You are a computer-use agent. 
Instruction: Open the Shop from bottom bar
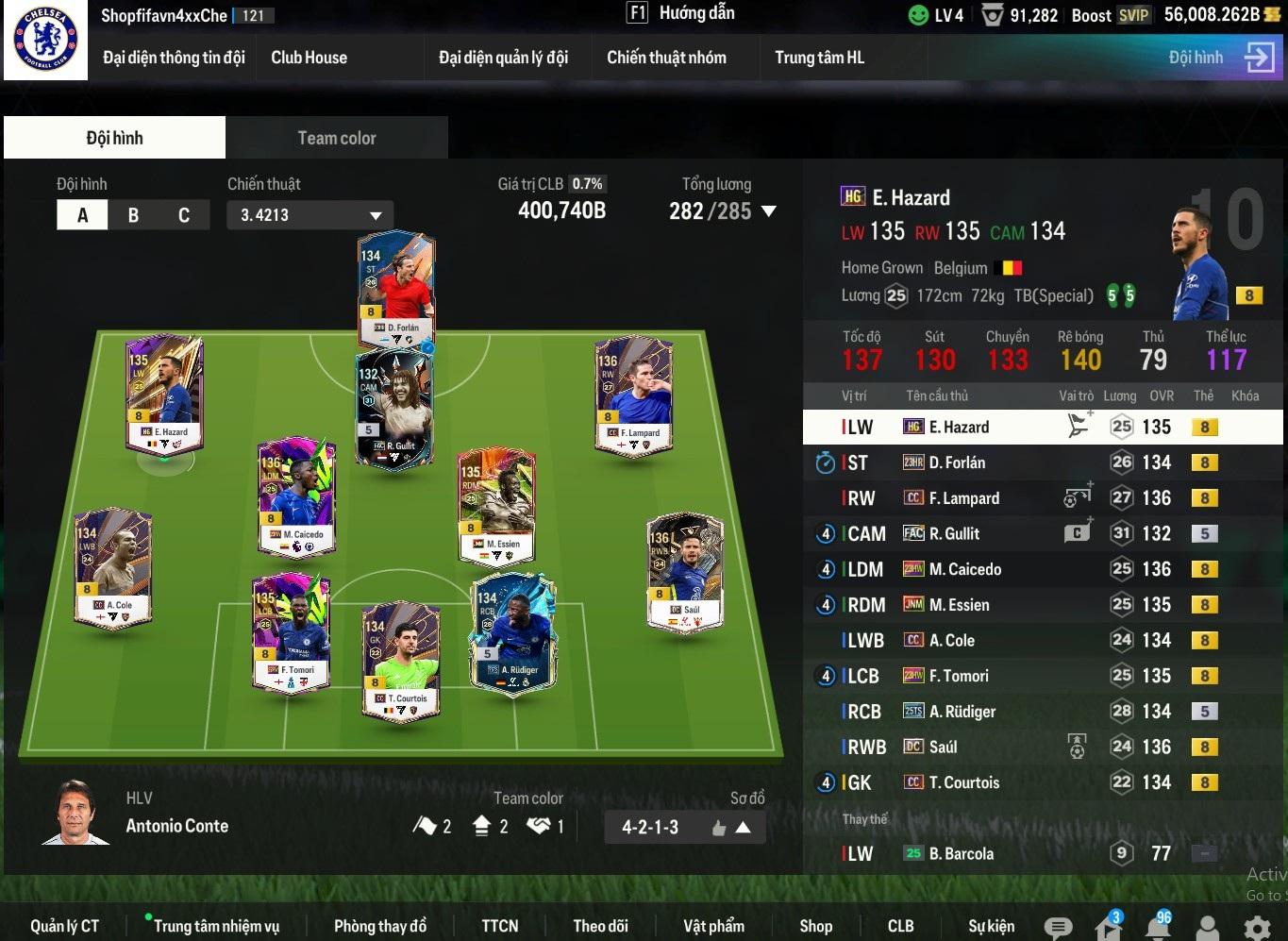(815, 926)
